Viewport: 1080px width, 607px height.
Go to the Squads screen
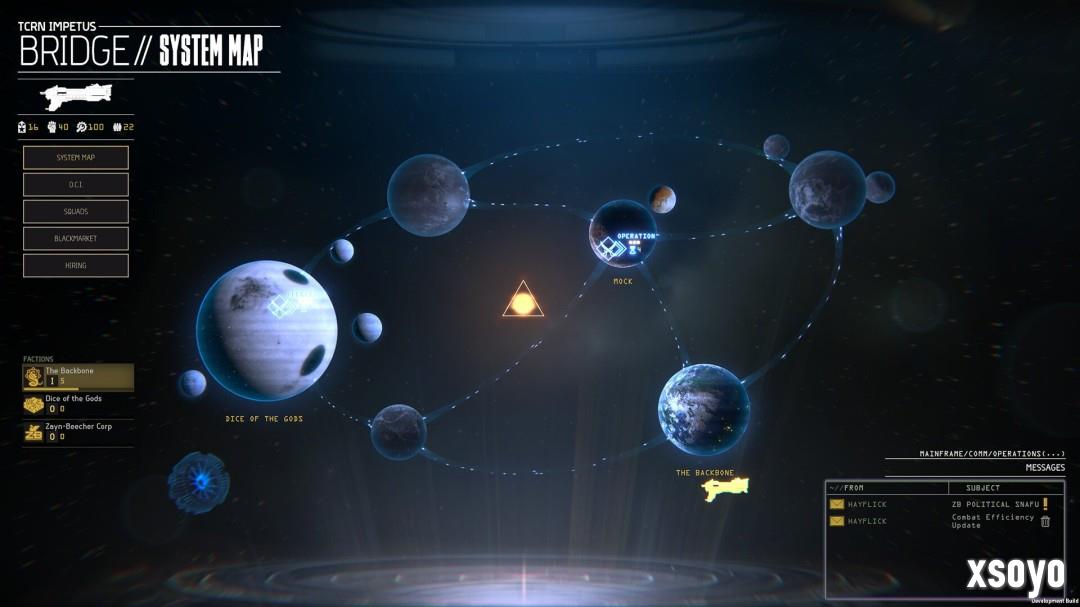click(76, 212)
